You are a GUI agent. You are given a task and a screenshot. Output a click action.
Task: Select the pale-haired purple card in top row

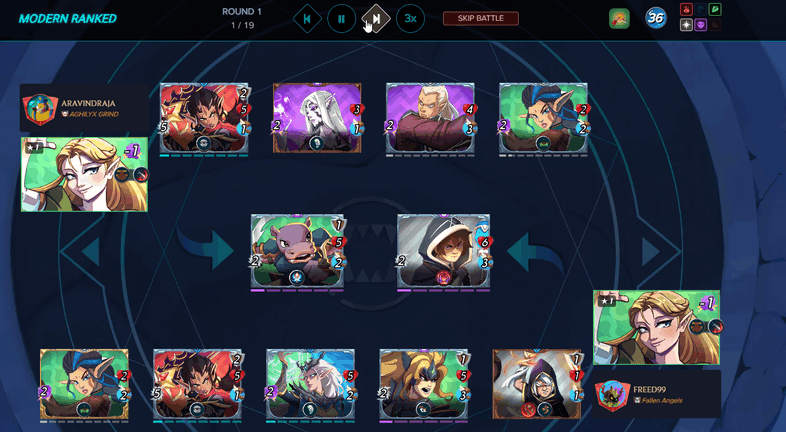(x=317, y=118)
